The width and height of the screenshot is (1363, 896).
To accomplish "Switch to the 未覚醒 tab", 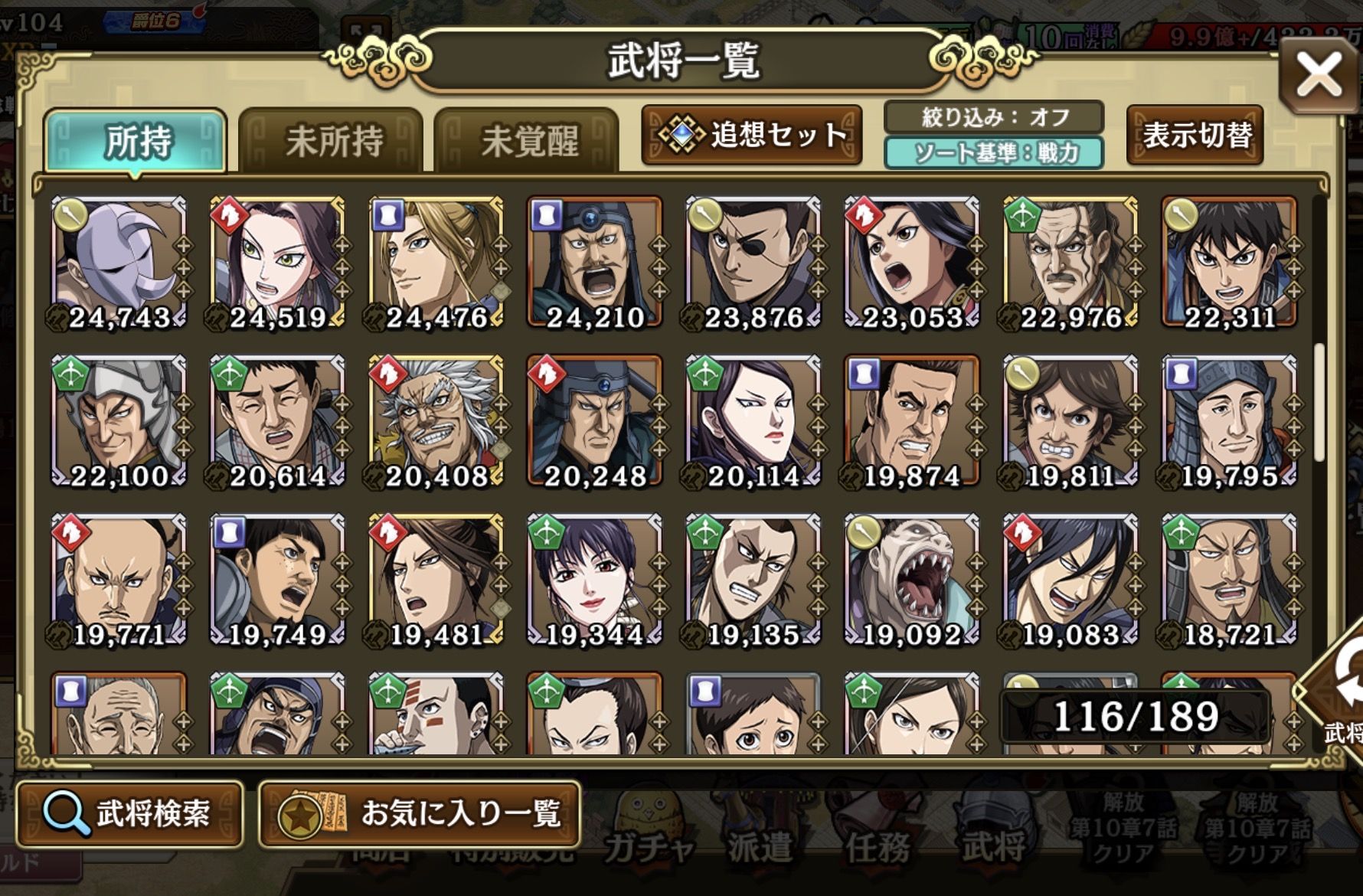I will point(528,142).
